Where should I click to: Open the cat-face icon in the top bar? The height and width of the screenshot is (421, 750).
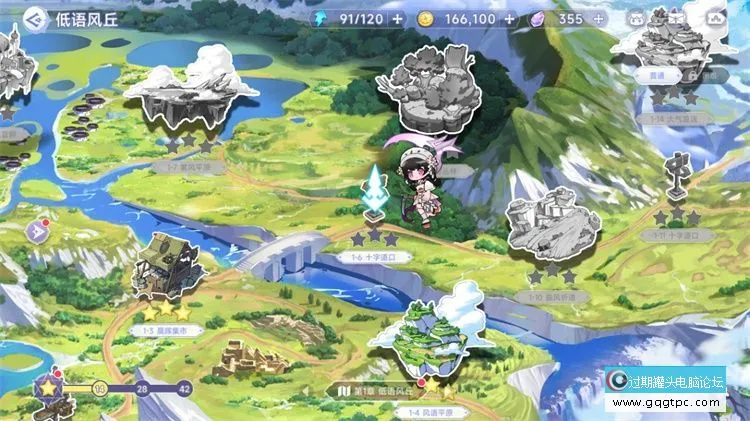pos(634,18)
